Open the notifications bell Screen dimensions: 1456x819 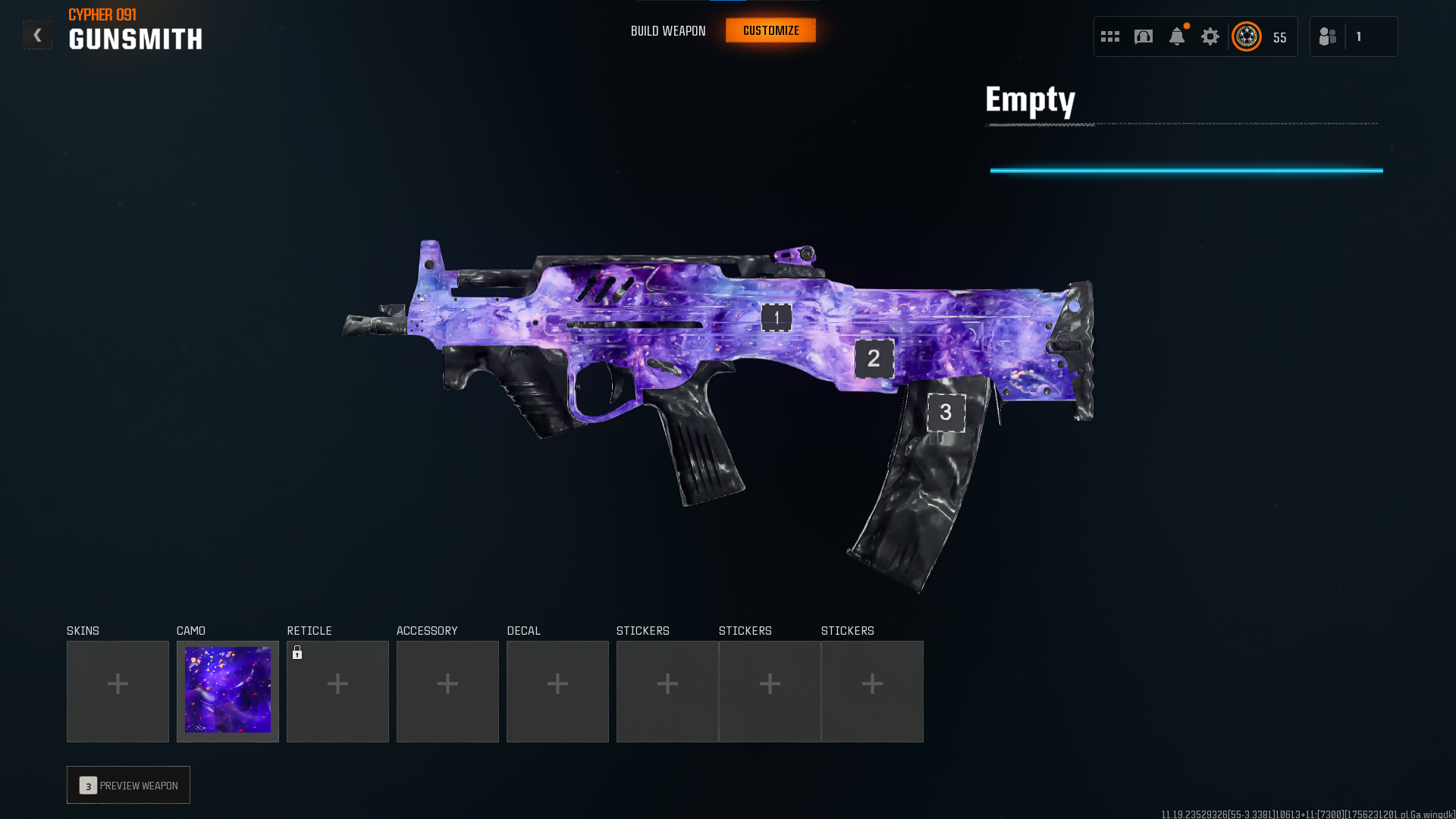coord(1177,36)
